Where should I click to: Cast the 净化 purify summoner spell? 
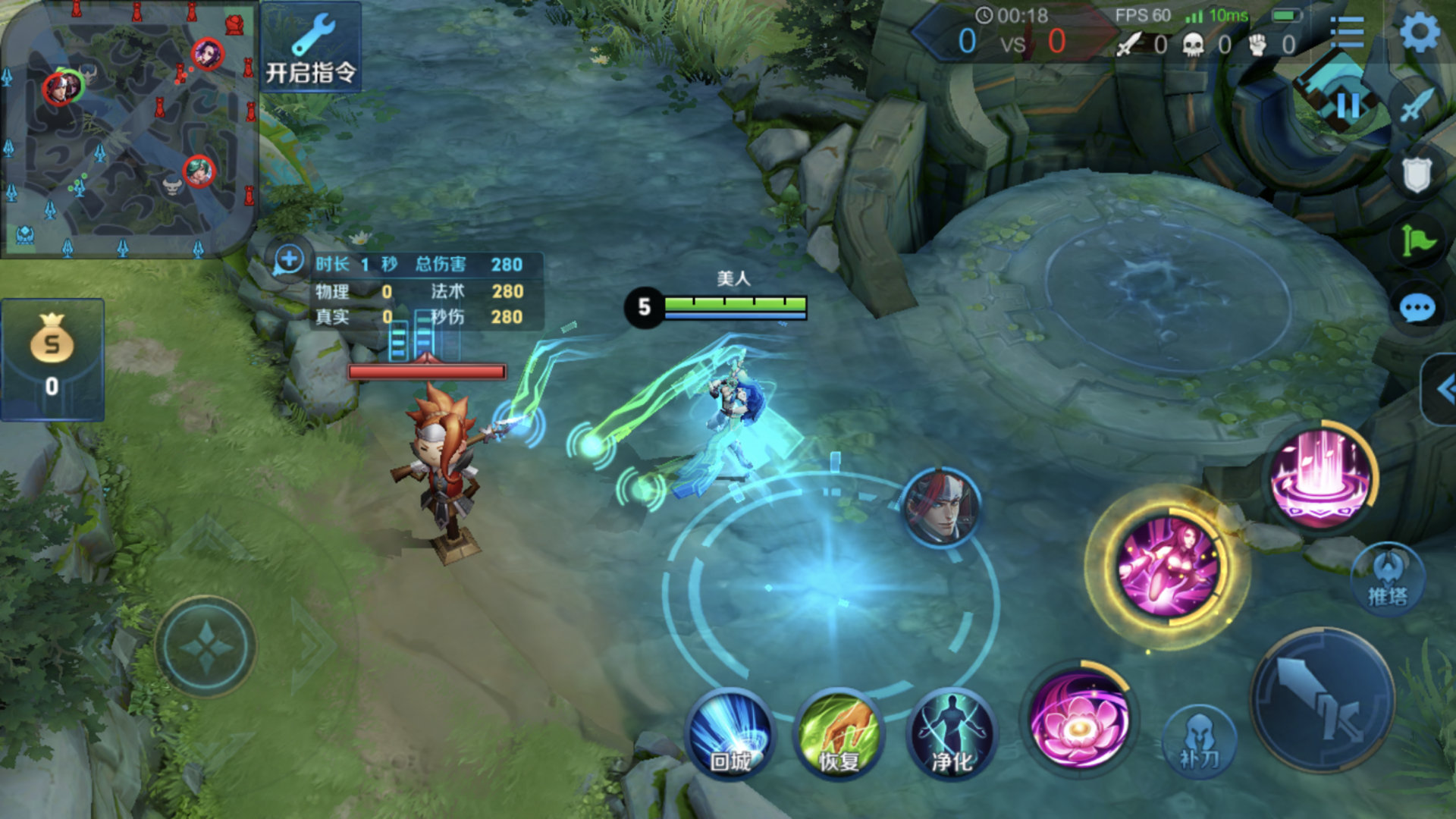(x=952, y=734)
